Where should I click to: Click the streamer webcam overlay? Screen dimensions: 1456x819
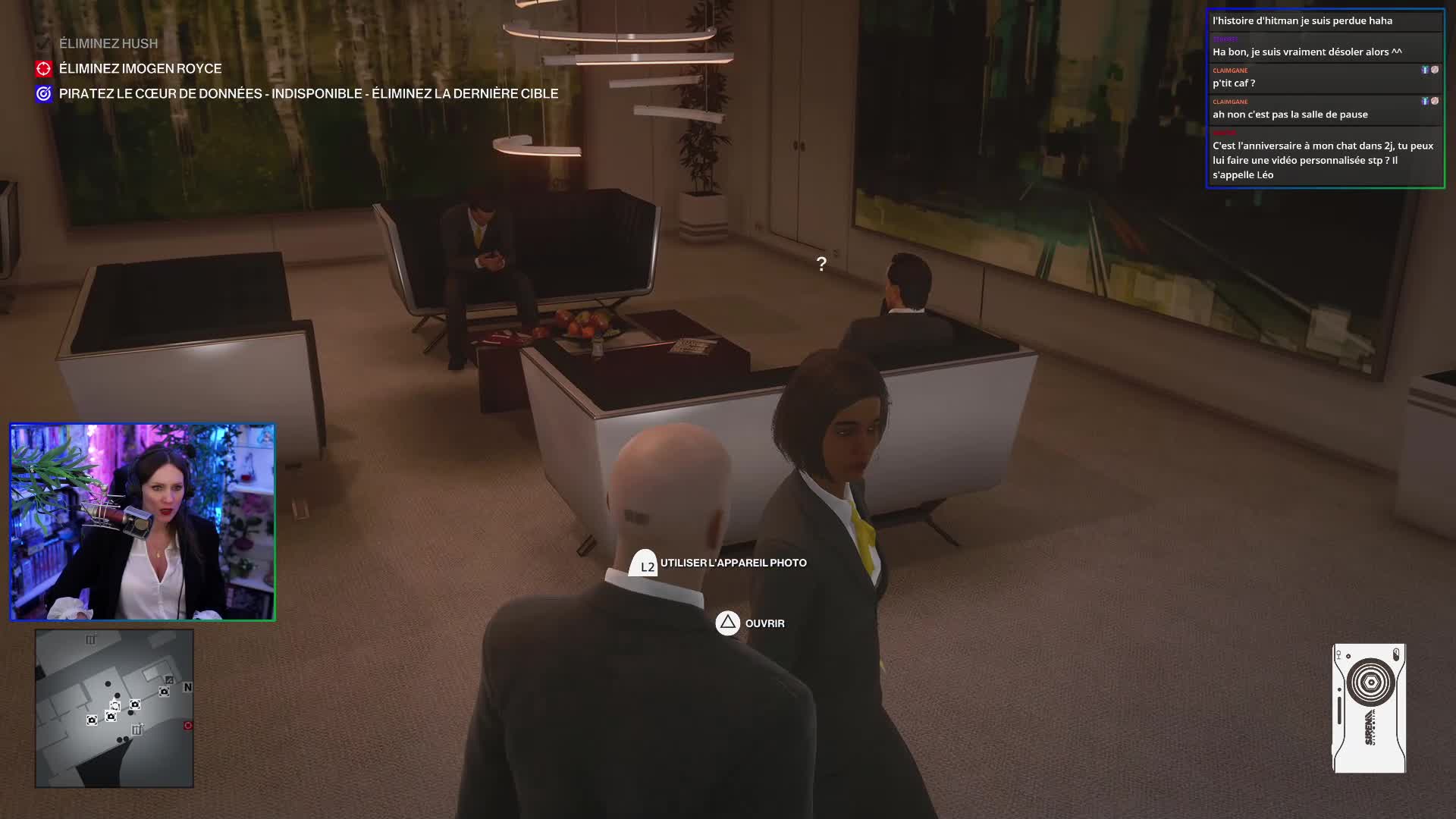pos(143,522)
